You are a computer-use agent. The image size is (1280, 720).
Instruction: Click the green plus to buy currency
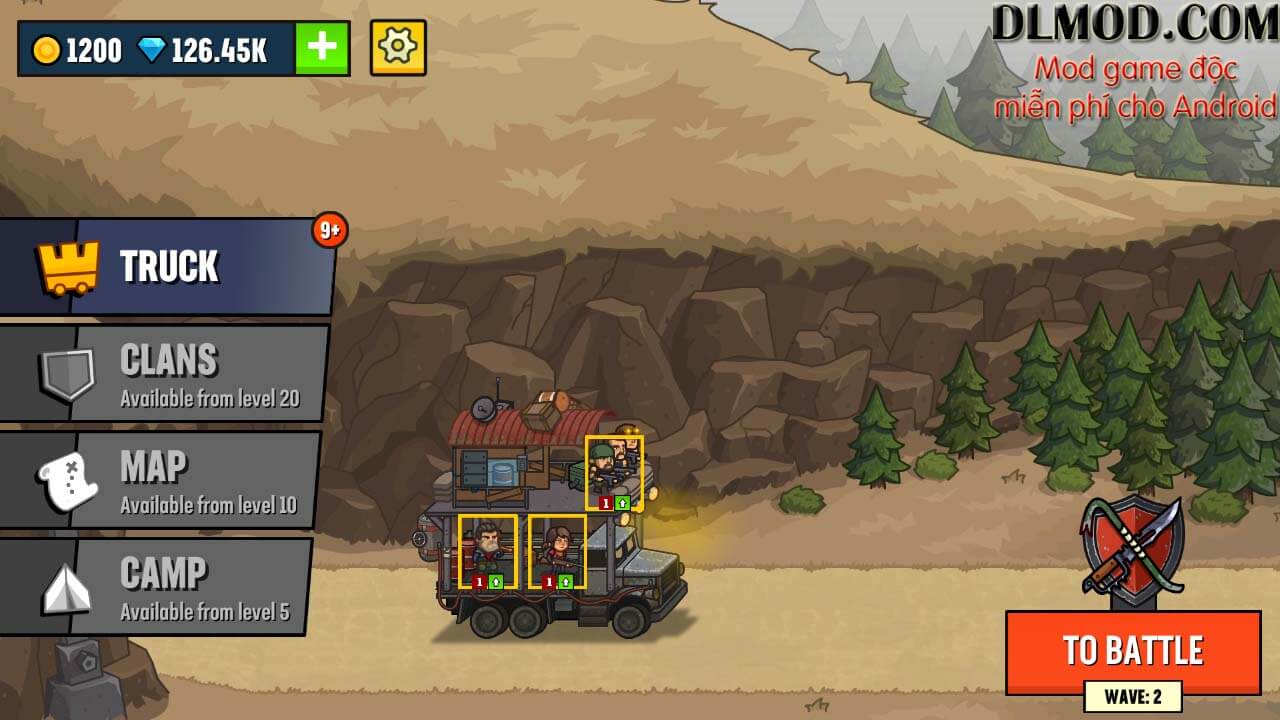click(x=320, y=48)
